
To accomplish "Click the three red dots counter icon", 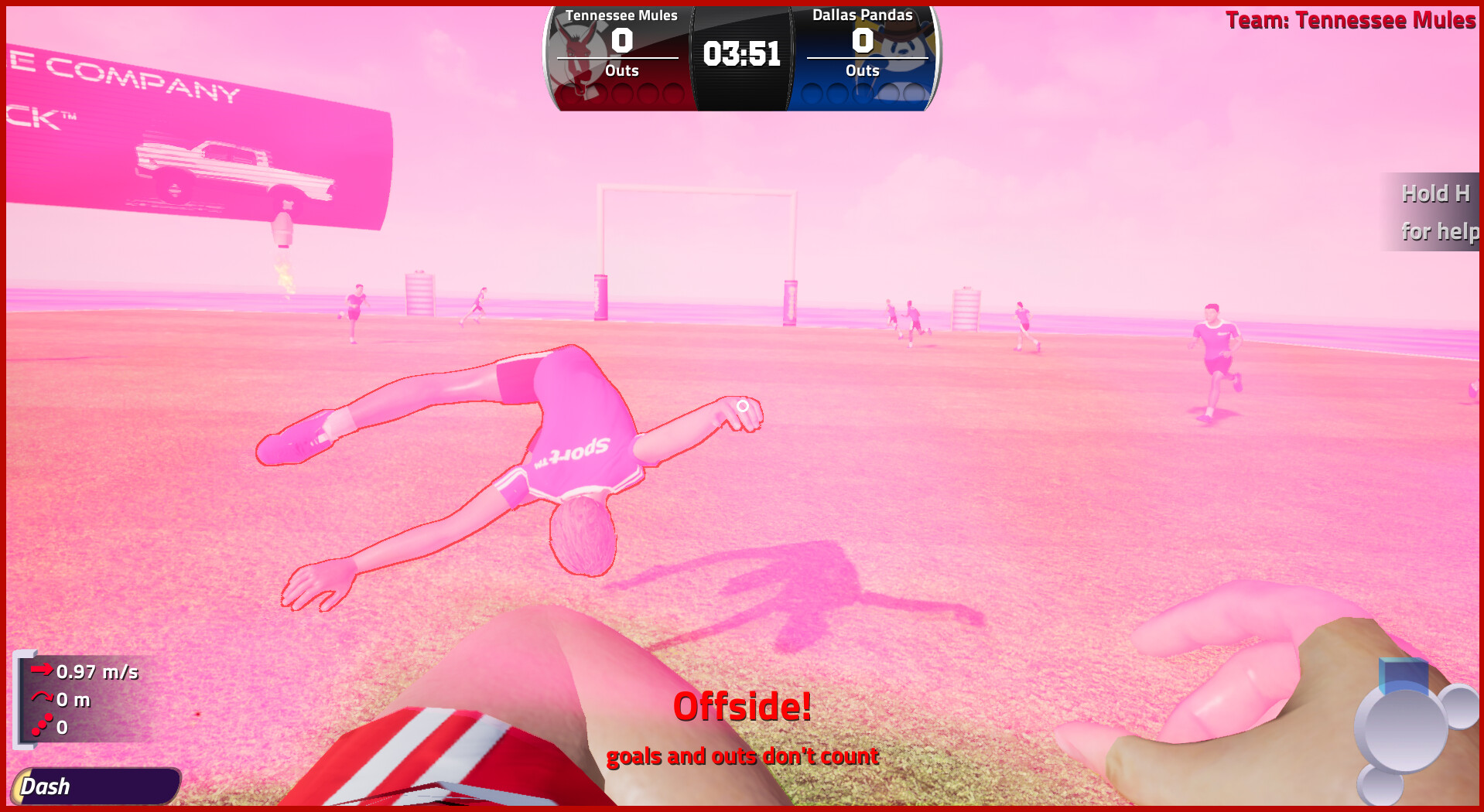I will [x=41, y=725].
